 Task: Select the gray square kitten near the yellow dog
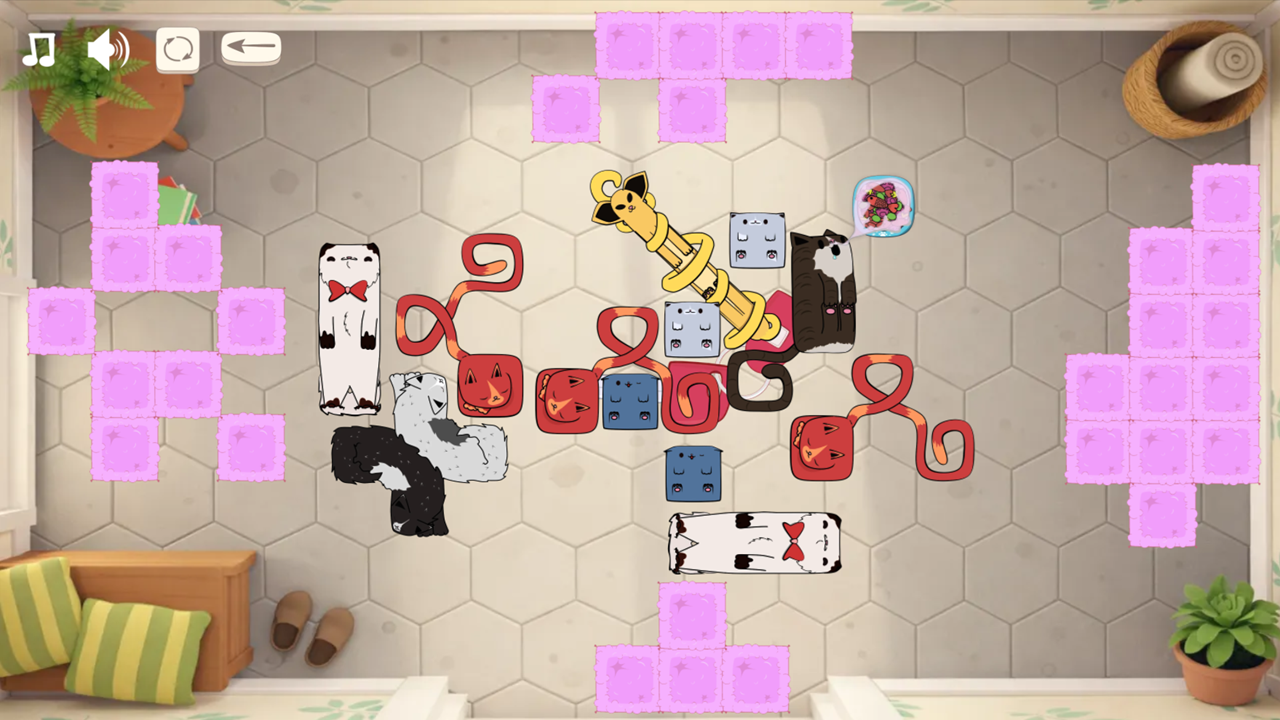tap(757, 240)
